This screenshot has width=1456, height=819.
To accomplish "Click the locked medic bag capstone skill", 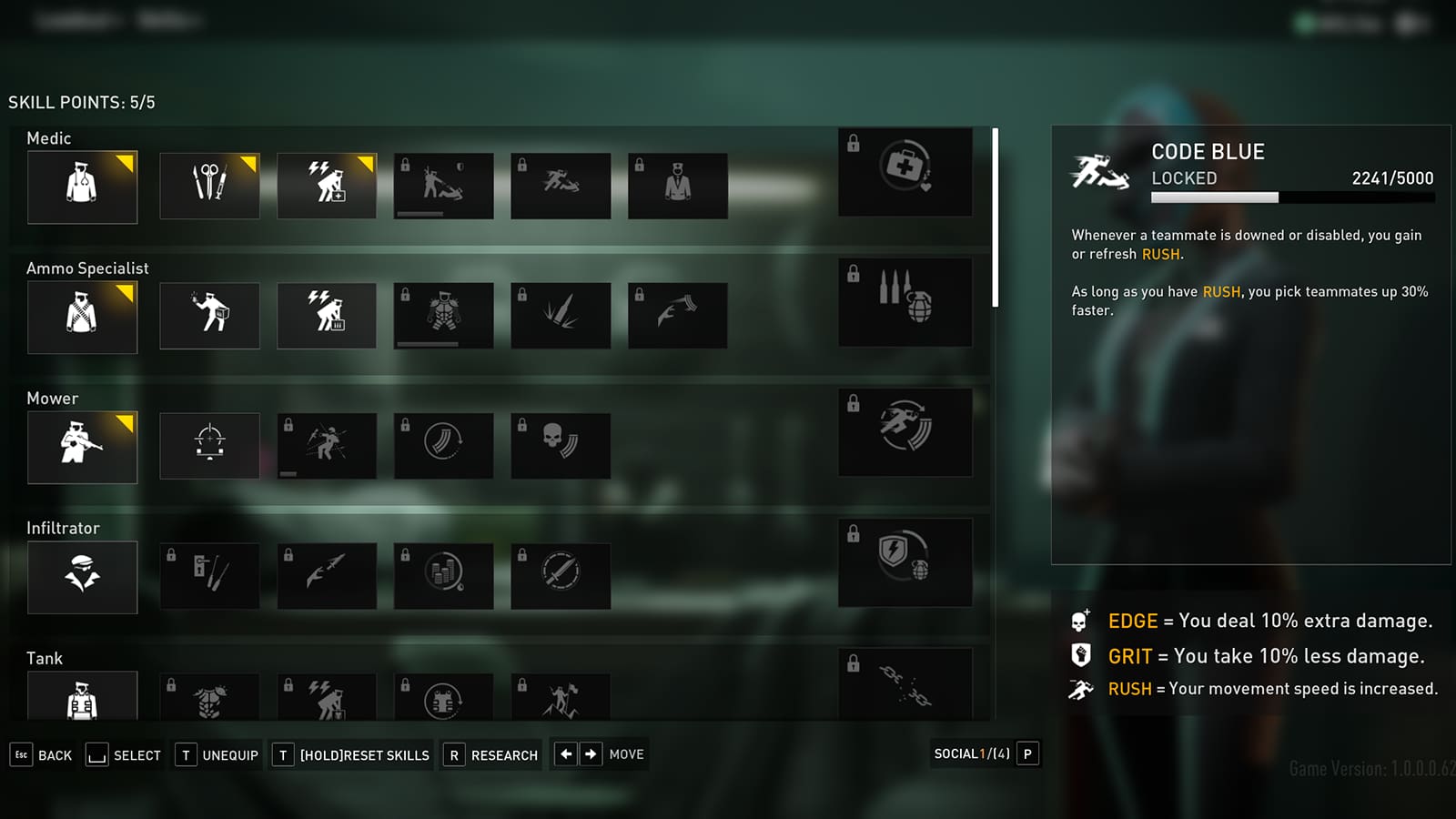I will [905, 173].
